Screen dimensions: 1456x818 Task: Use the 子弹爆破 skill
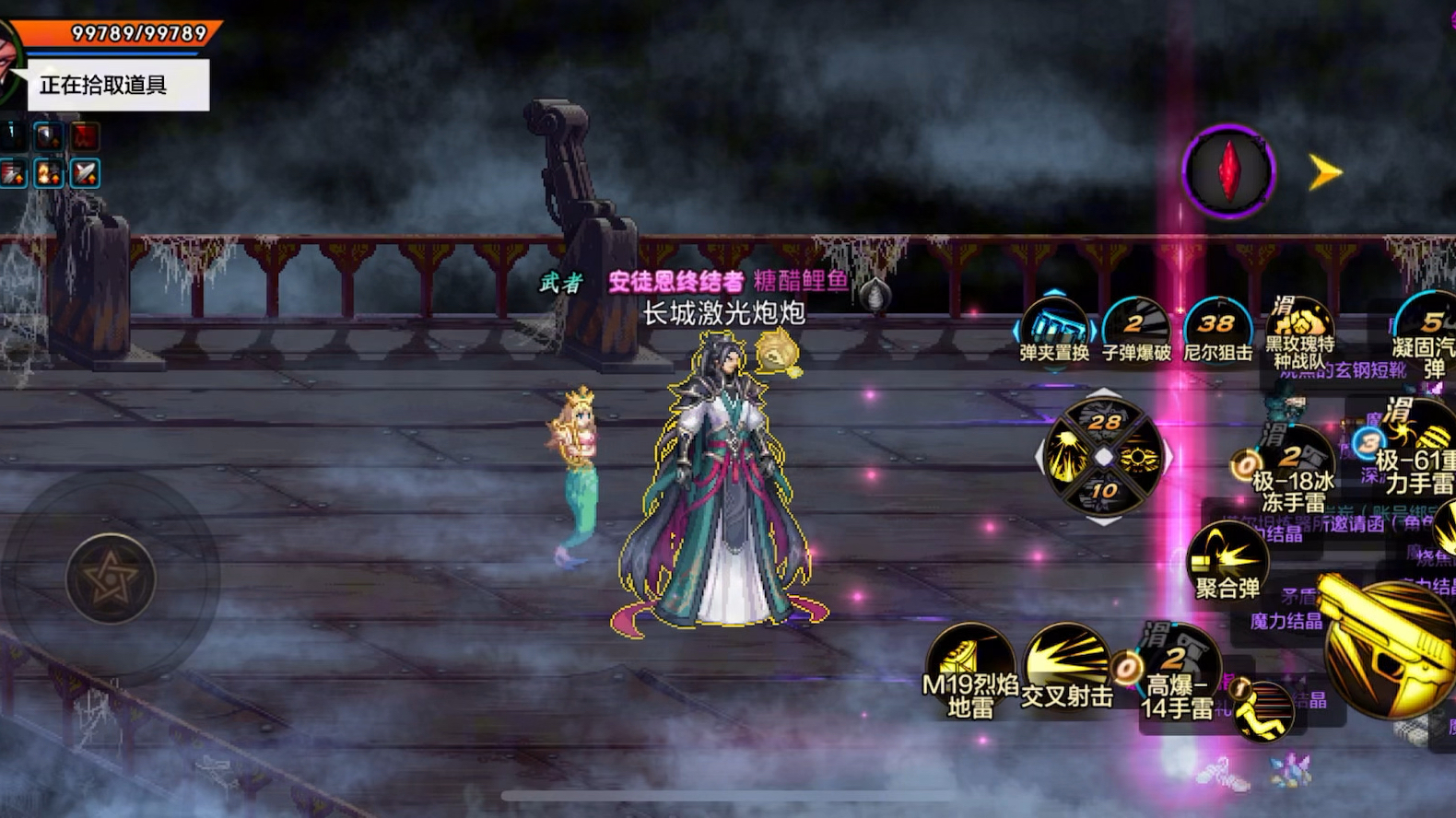click(1135, 329)
